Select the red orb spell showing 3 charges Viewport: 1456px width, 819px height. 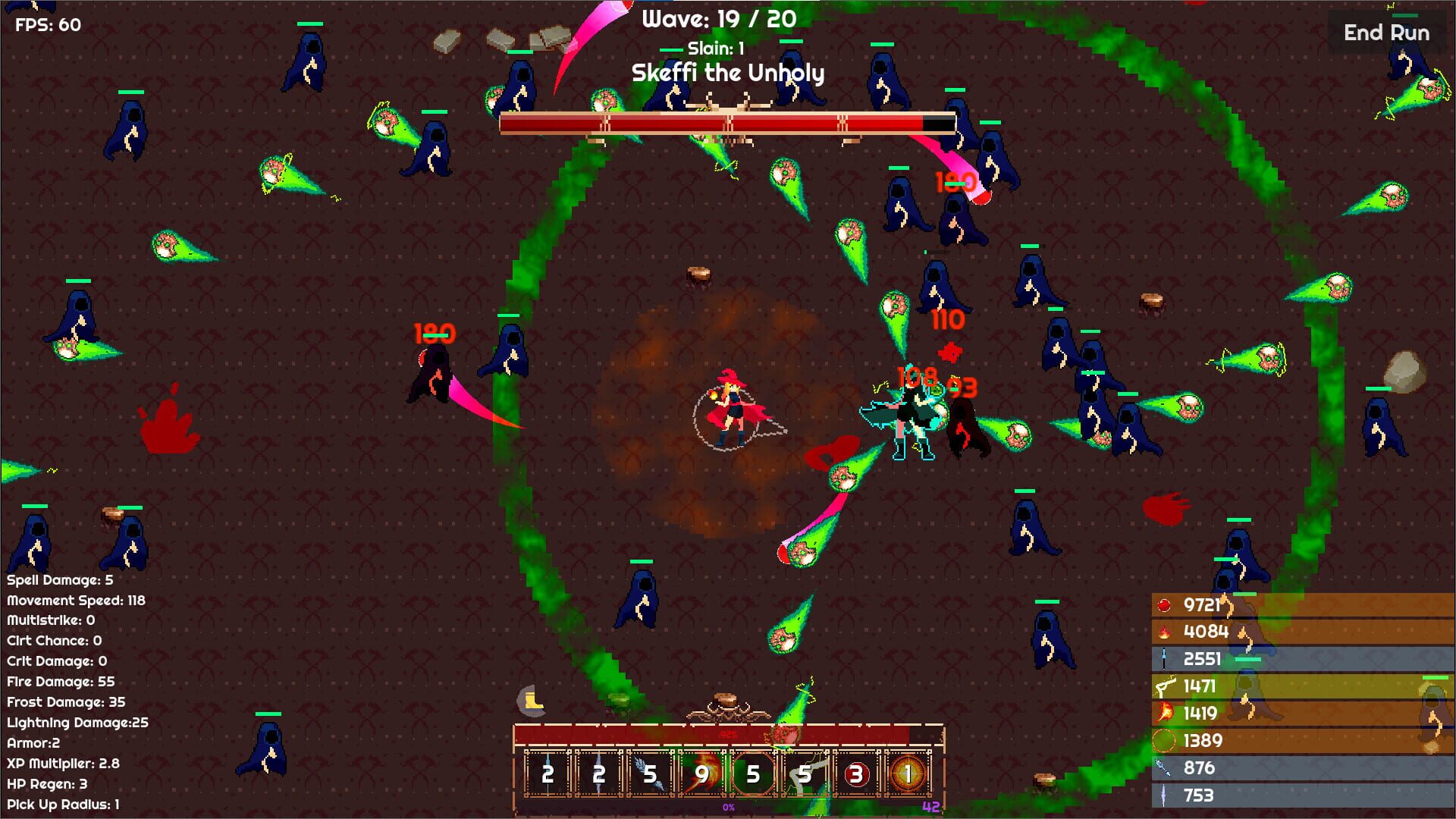(855, 775)
